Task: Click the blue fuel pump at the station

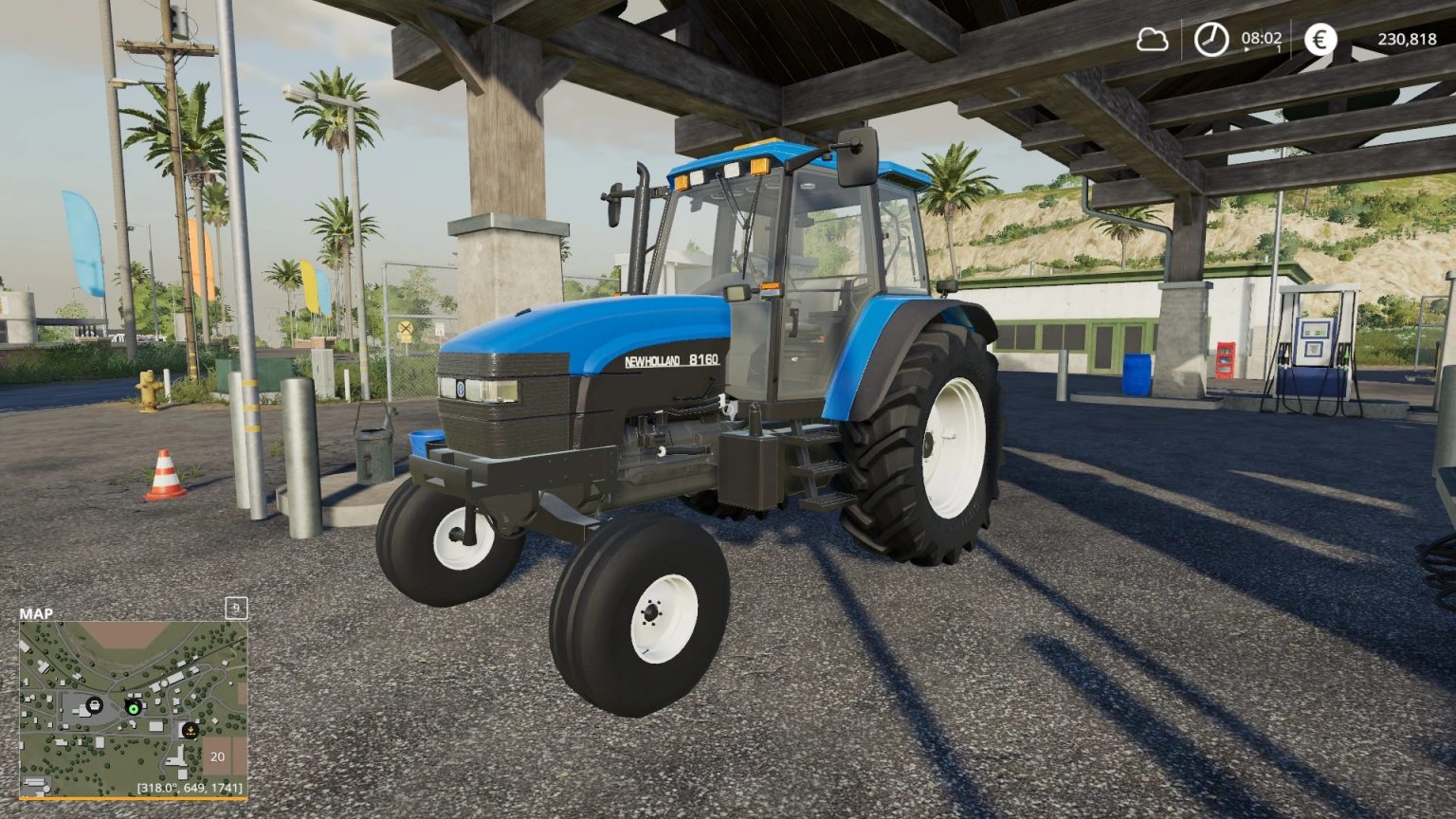Action: pos(1316,351)
